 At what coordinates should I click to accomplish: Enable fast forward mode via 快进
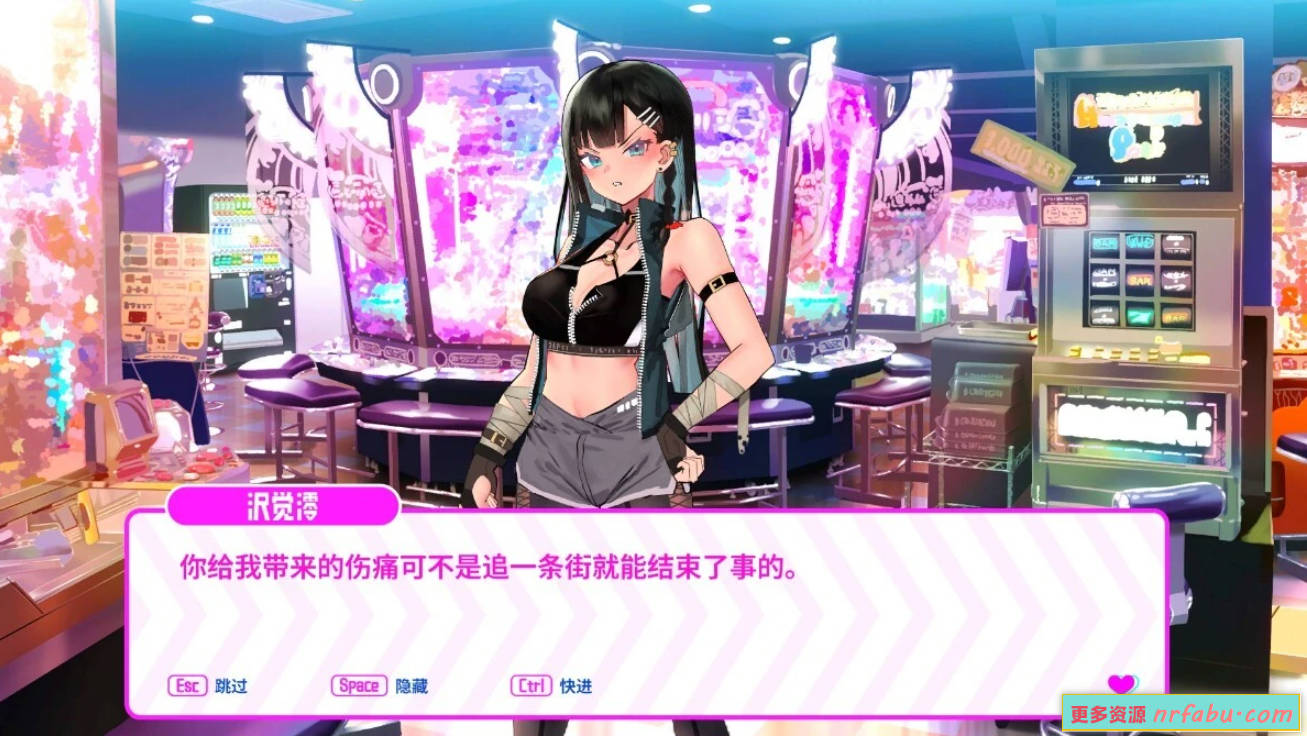575,687
